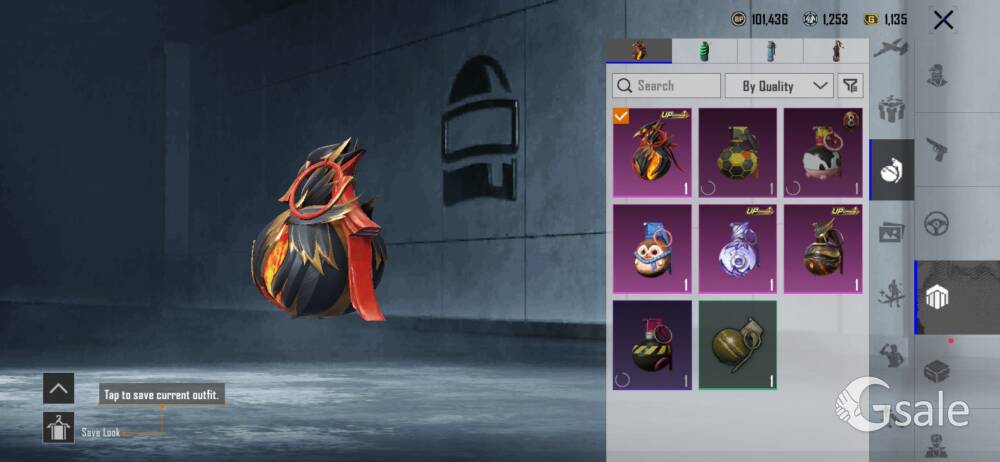Image resolution: width=1000 pixels, height=462 pixels.
Task: Choose the cow-print grenade skin
Action: [x=823, y=151]
